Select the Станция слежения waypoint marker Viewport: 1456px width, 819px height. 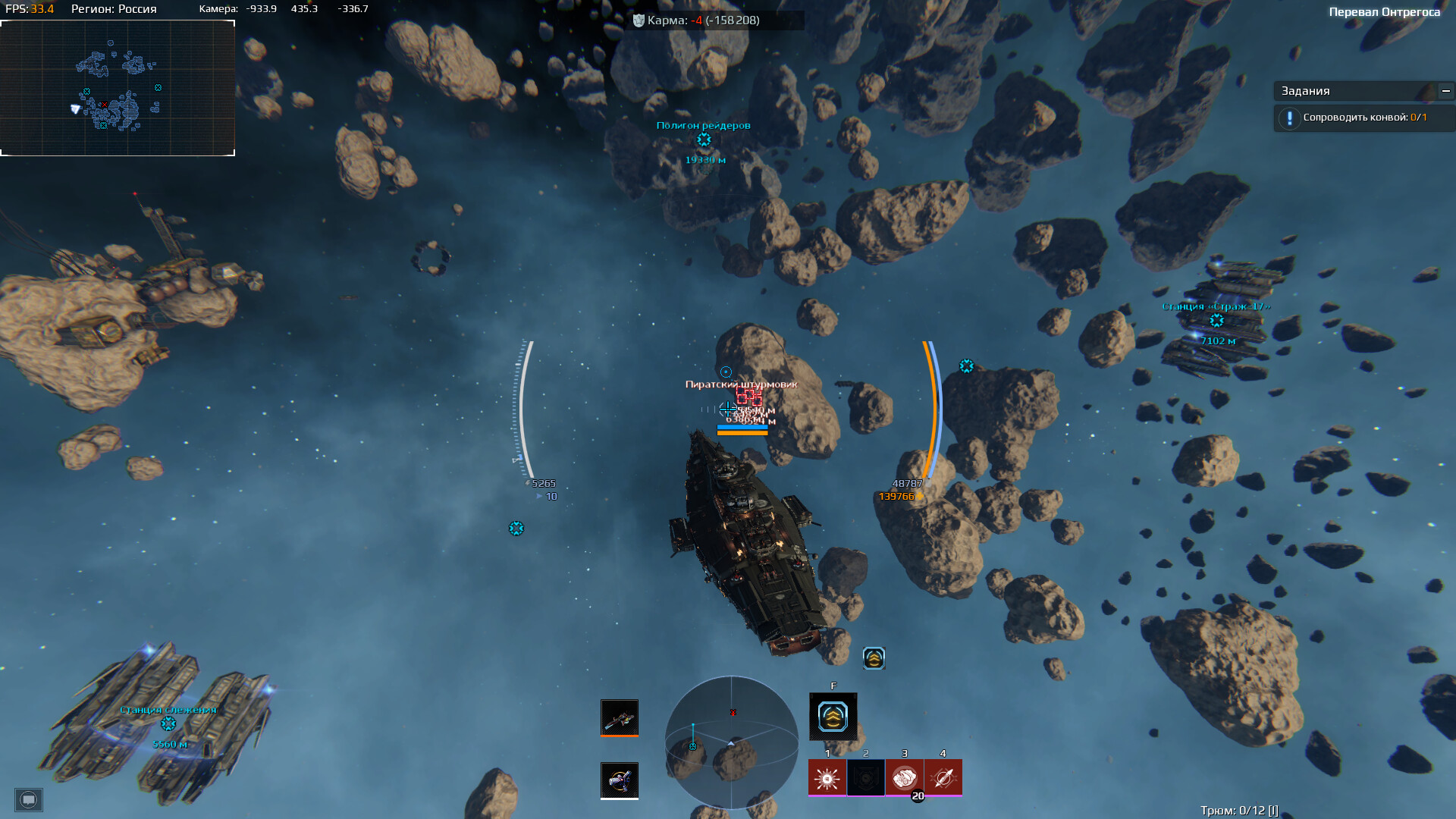(x=168, y=724)
